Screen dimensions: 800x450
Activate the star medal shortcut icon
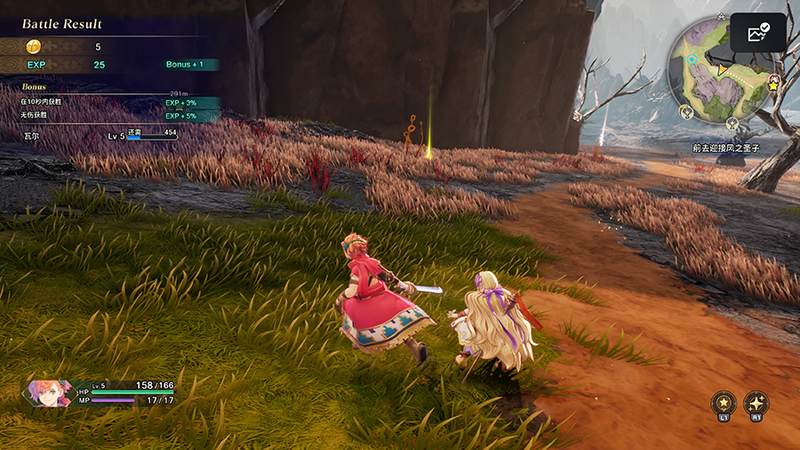click(x=722, y=403)
